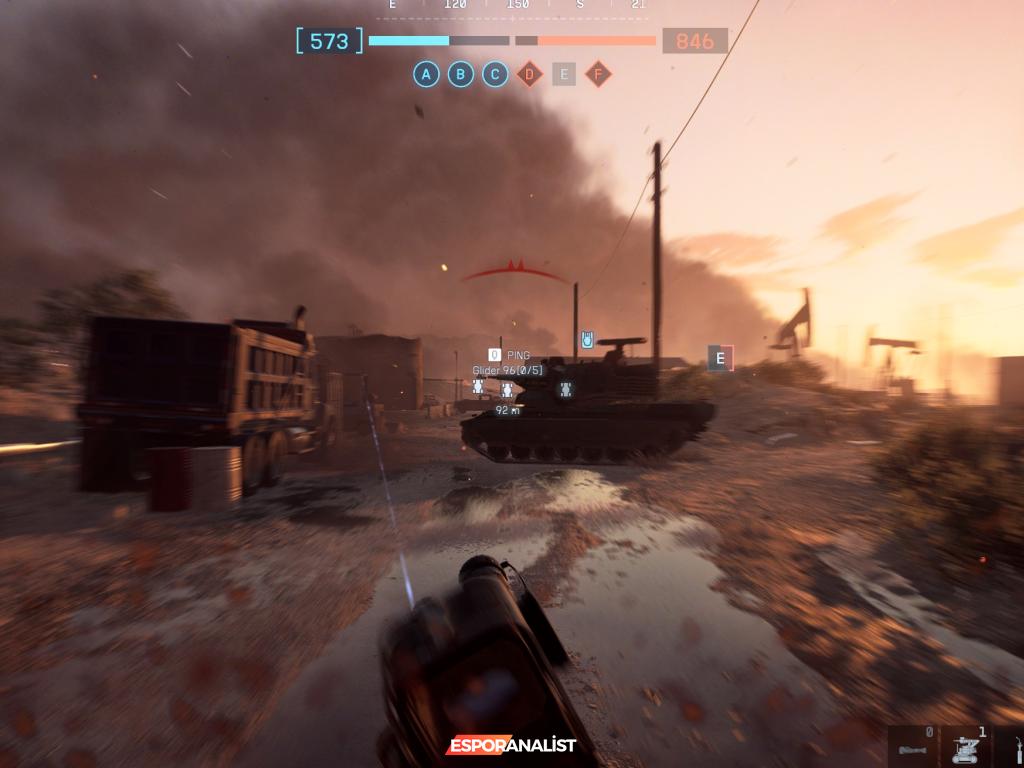Click the hand icon above the tank

tap(588, 340)
